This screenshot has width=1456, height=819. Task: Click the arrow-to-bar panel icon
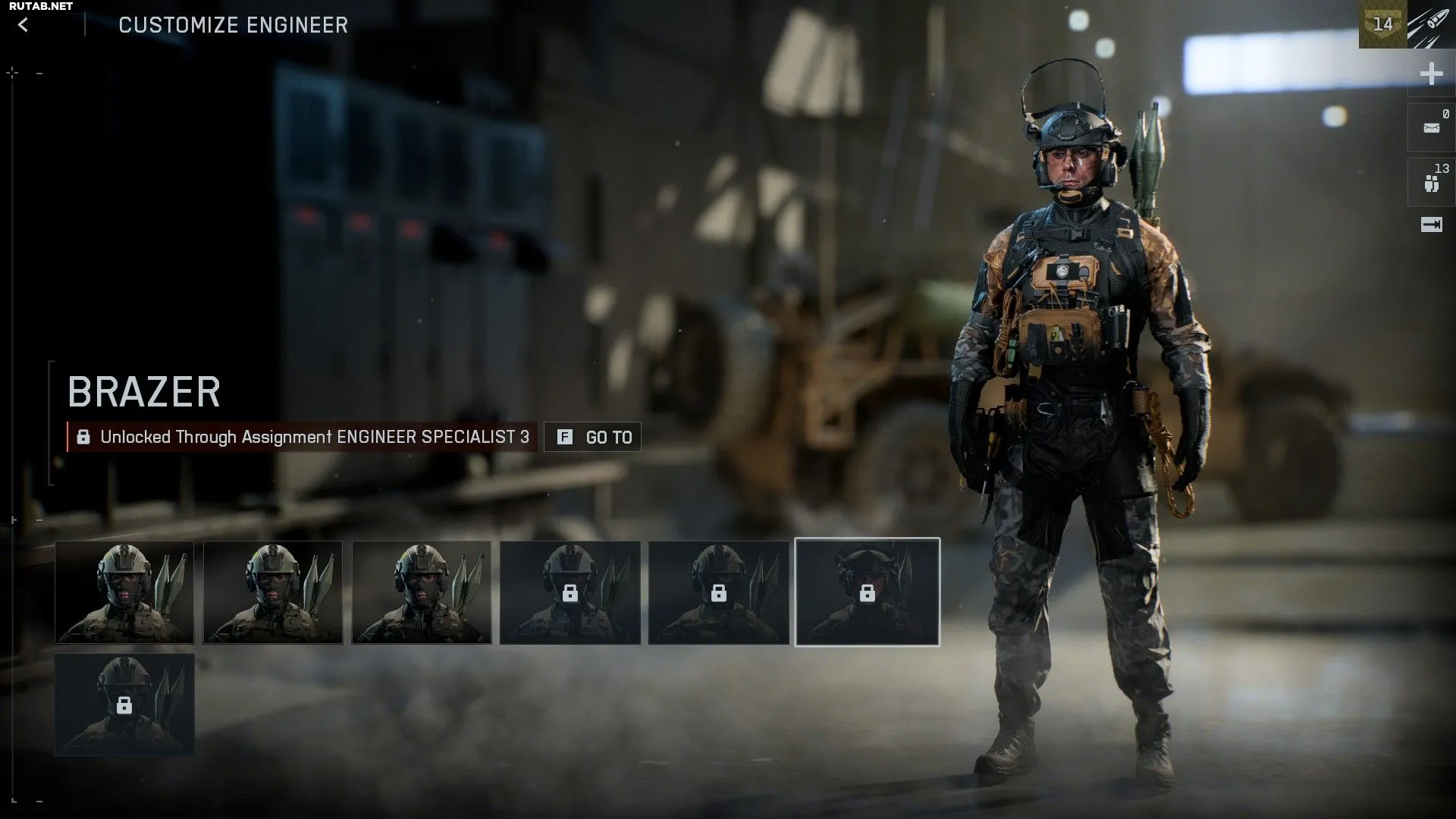tap(1431, 224)
